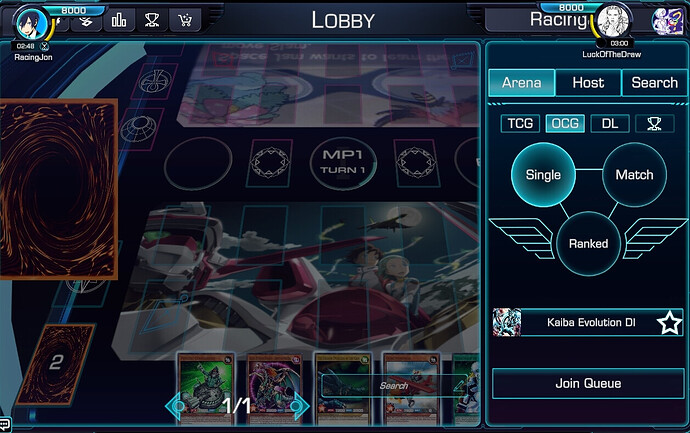Switch to the Arena tab

(x=521, y=83)
